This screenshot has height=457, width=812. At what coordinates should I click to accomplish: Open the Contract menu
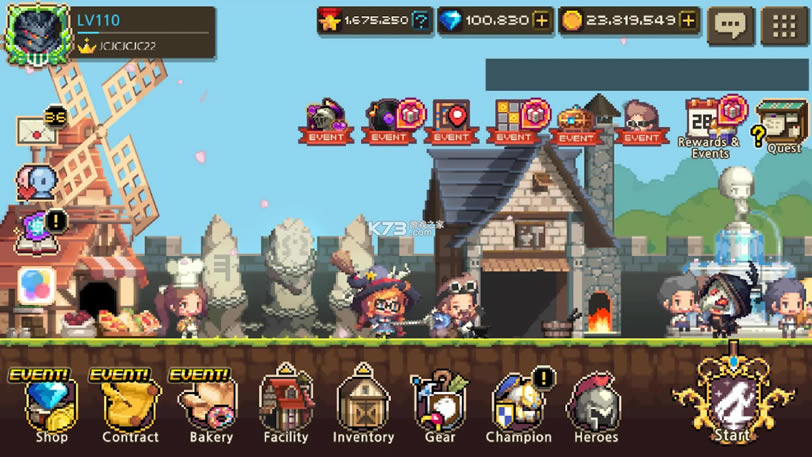[130, 405]
